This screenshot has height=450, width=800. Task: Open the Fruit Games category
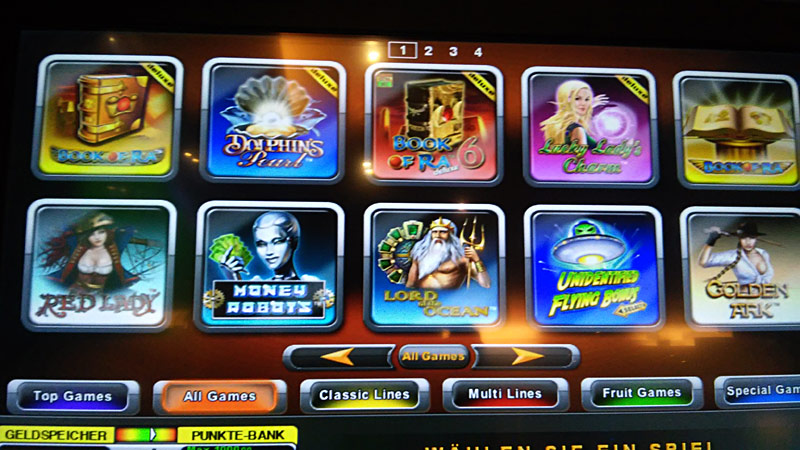[x=640, y=394]
